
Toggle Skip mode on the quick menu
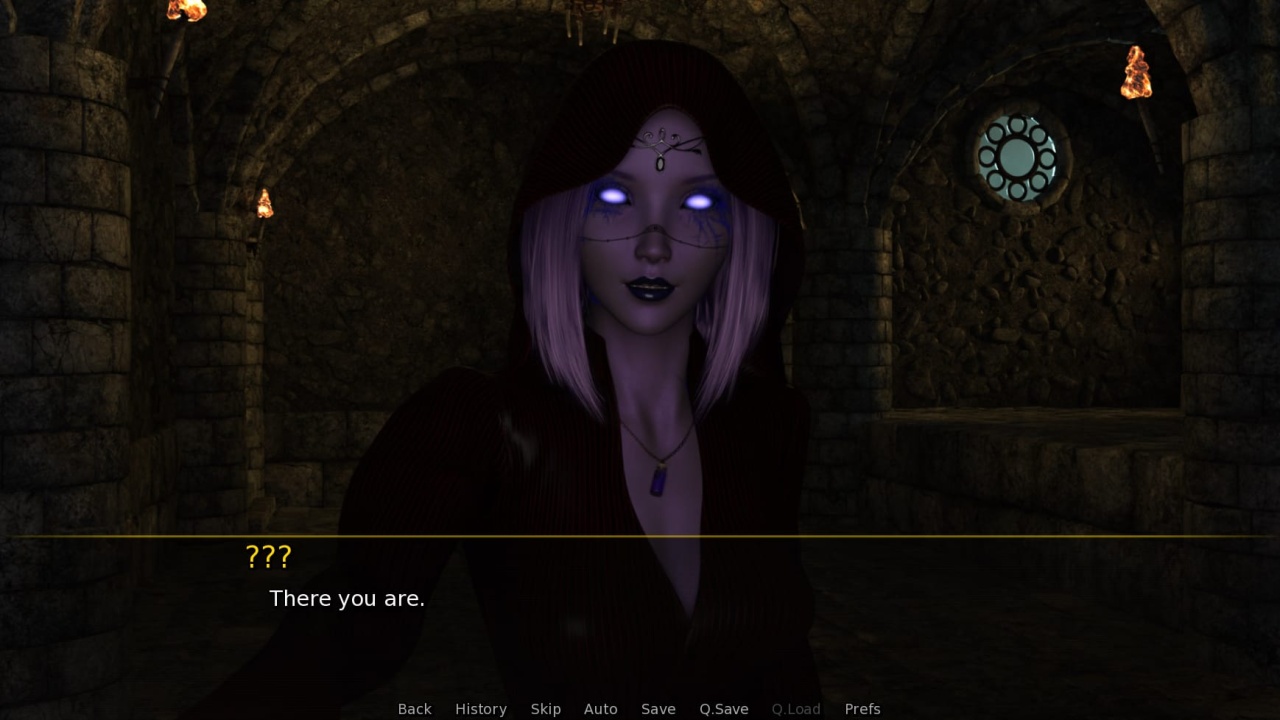[545, 709]
